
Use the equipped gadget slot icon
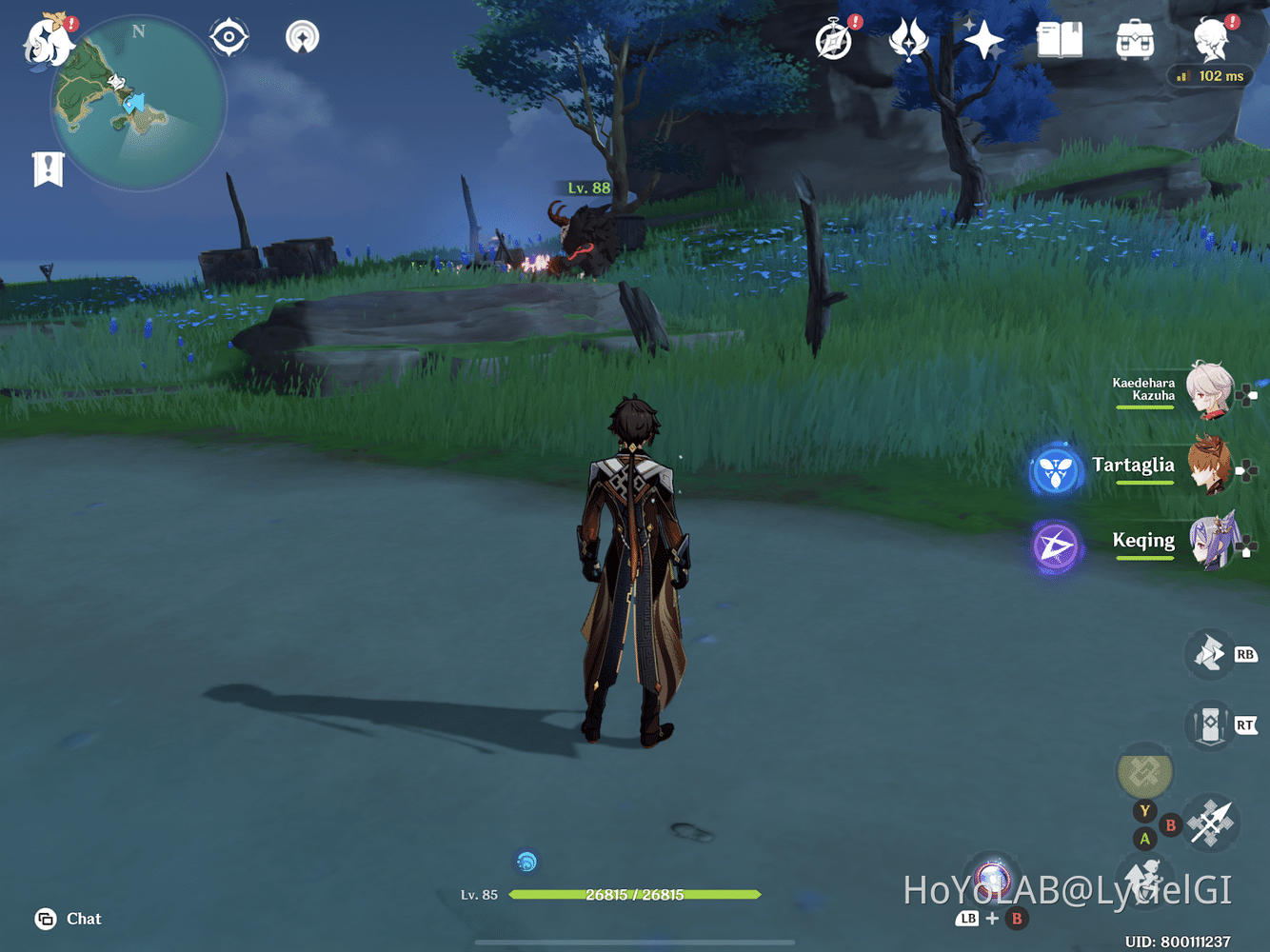1144,775
